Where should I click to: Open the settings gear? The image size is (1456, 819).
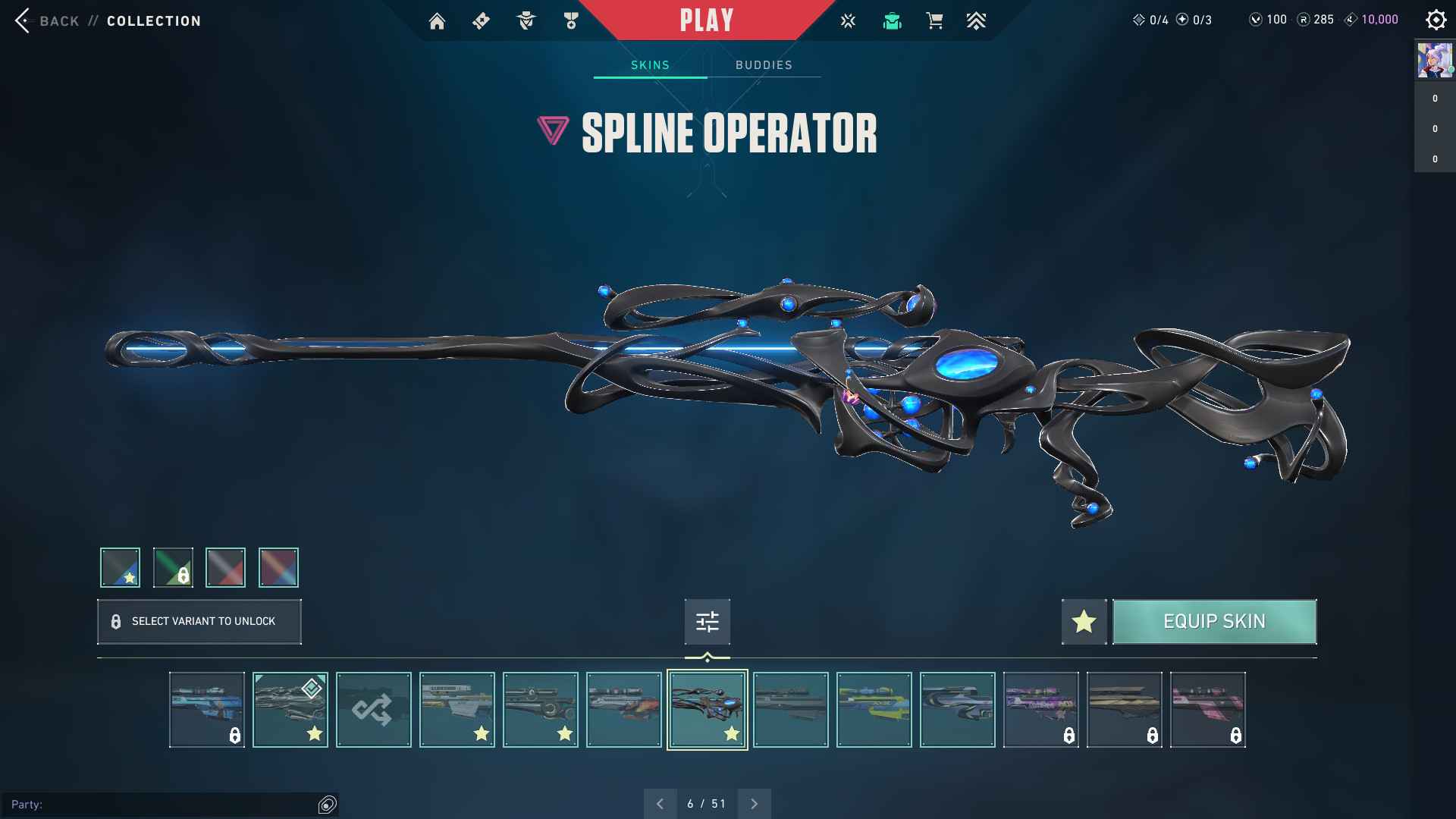(x=1436, y=20)
